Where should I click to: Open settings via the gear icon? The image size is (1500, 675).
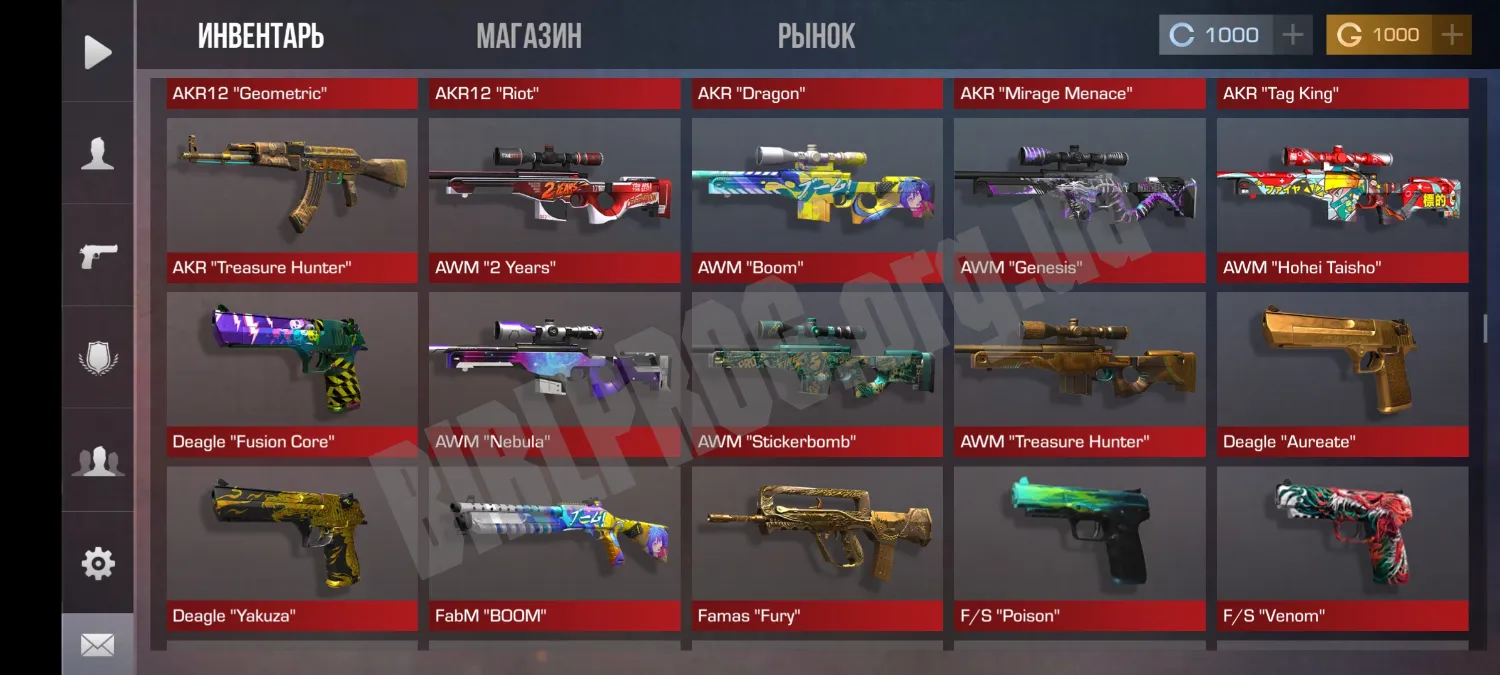[98, 563]
